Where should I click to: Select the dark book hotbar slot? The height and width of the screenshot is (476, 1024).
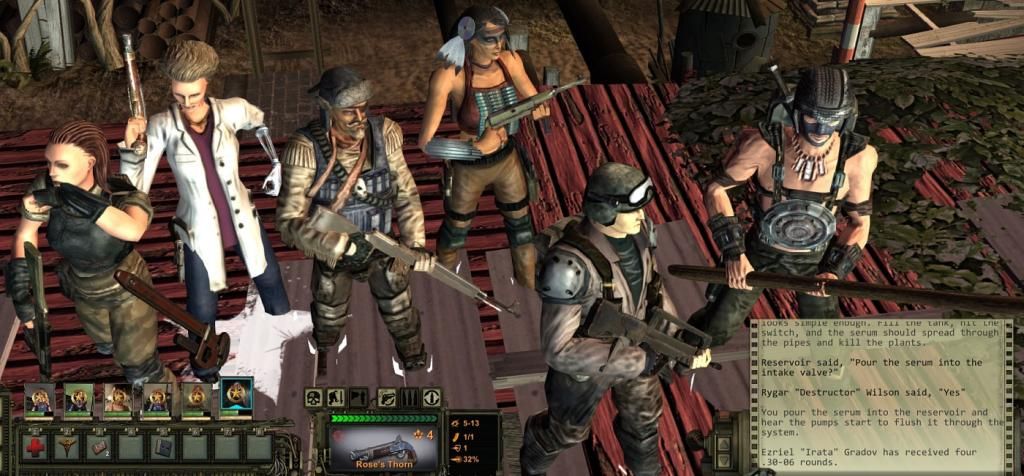point(163,445)
